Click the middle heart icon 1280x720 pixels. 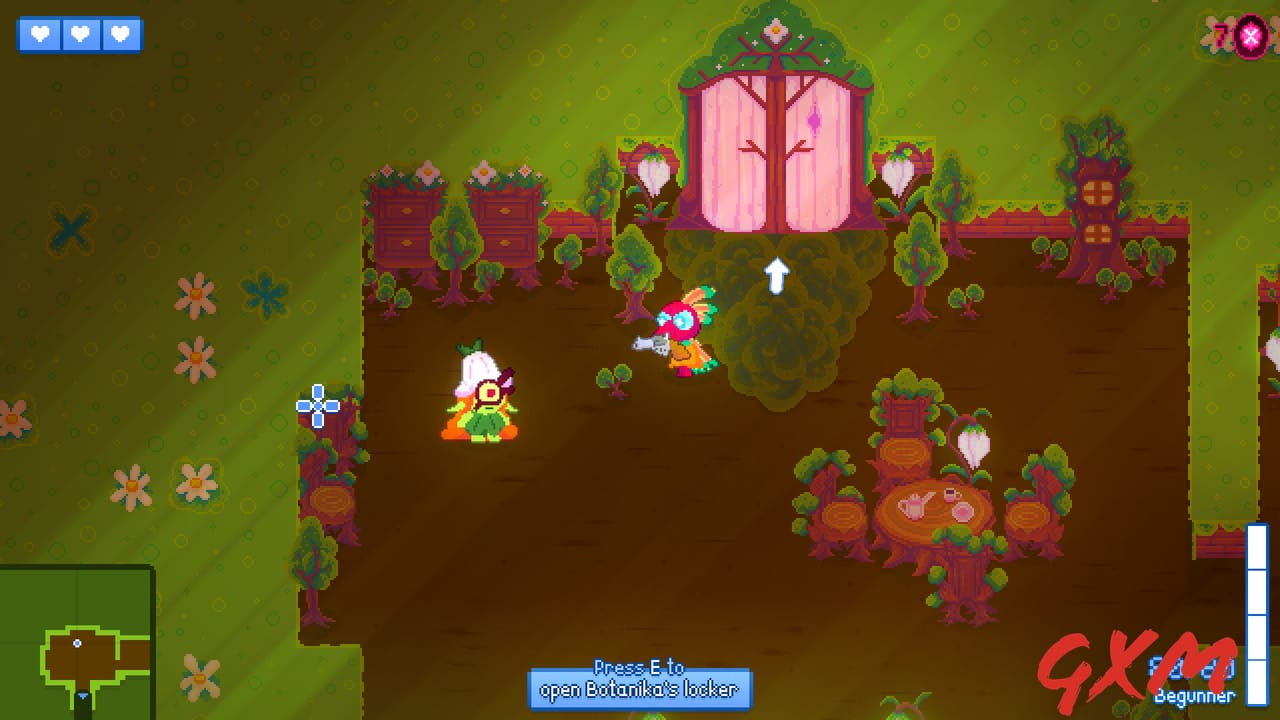pos(80,35)
